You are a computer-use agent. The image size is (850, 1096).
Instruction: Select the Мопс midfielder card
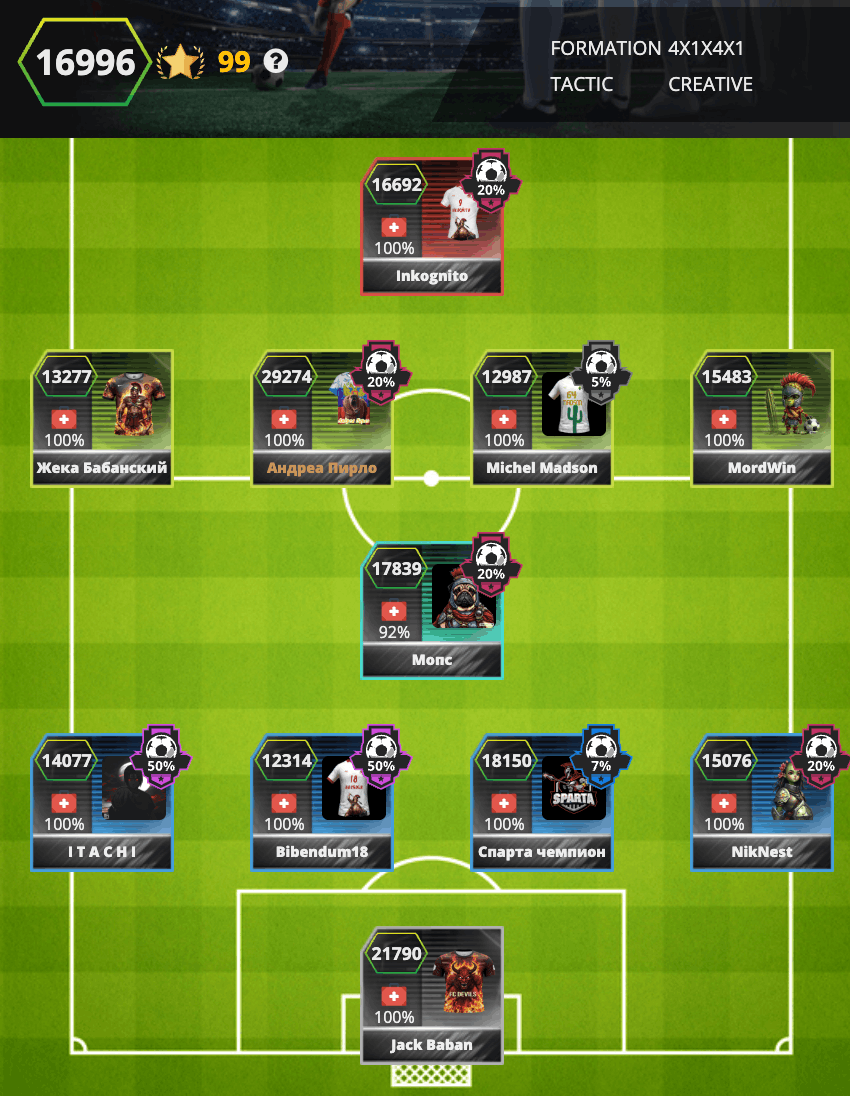click(x=431, y=611)
